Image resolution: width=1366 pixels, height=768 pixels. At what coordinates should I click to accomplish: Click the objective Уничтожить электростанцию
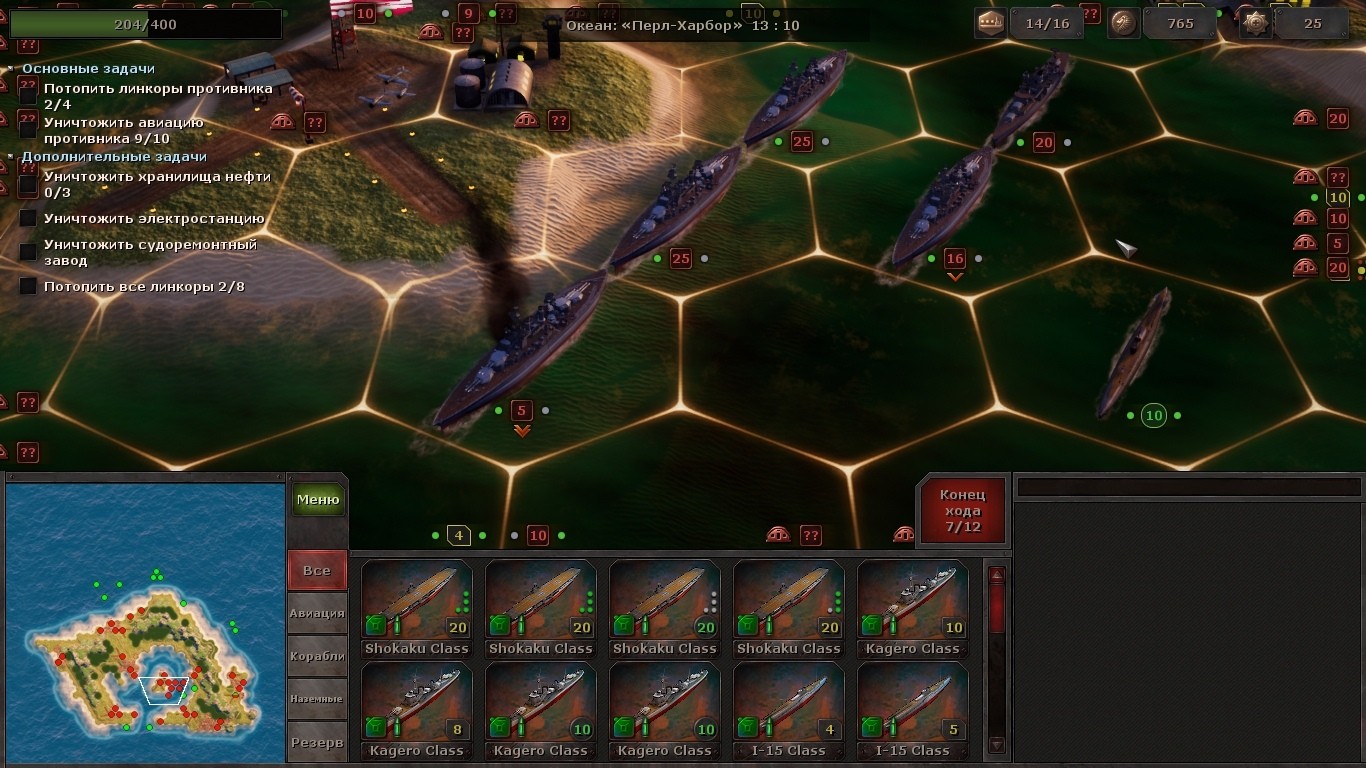coord(154,219)
